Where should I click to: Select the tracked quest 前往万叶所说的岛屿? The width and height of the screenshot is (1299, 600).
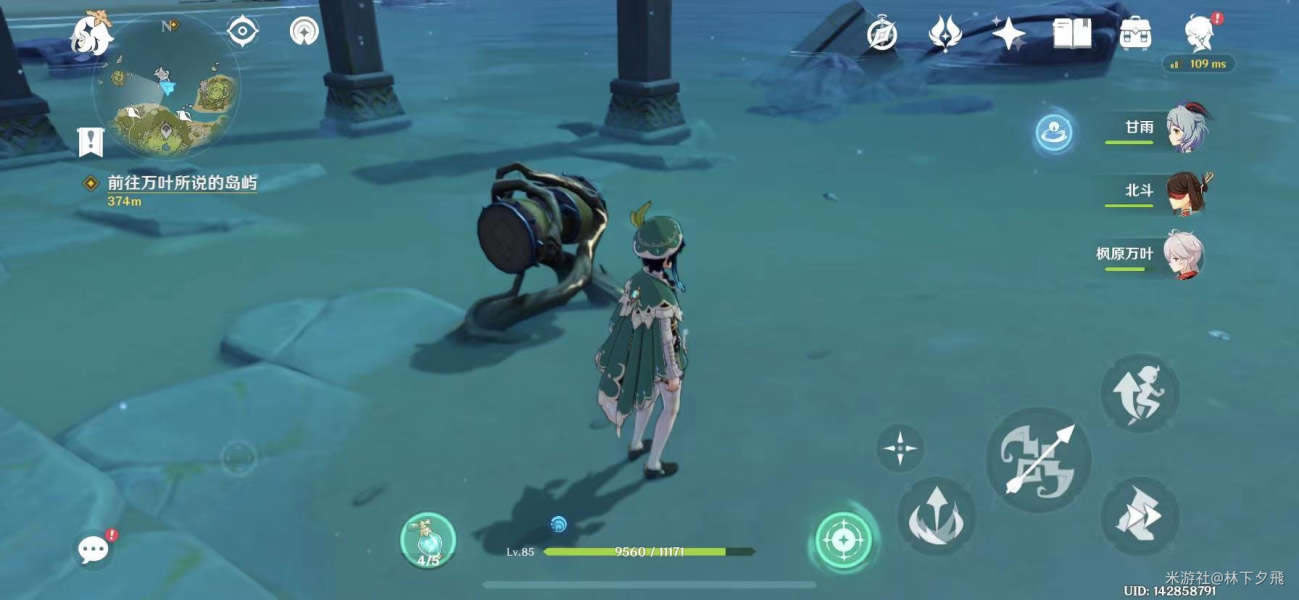[180, 184]
